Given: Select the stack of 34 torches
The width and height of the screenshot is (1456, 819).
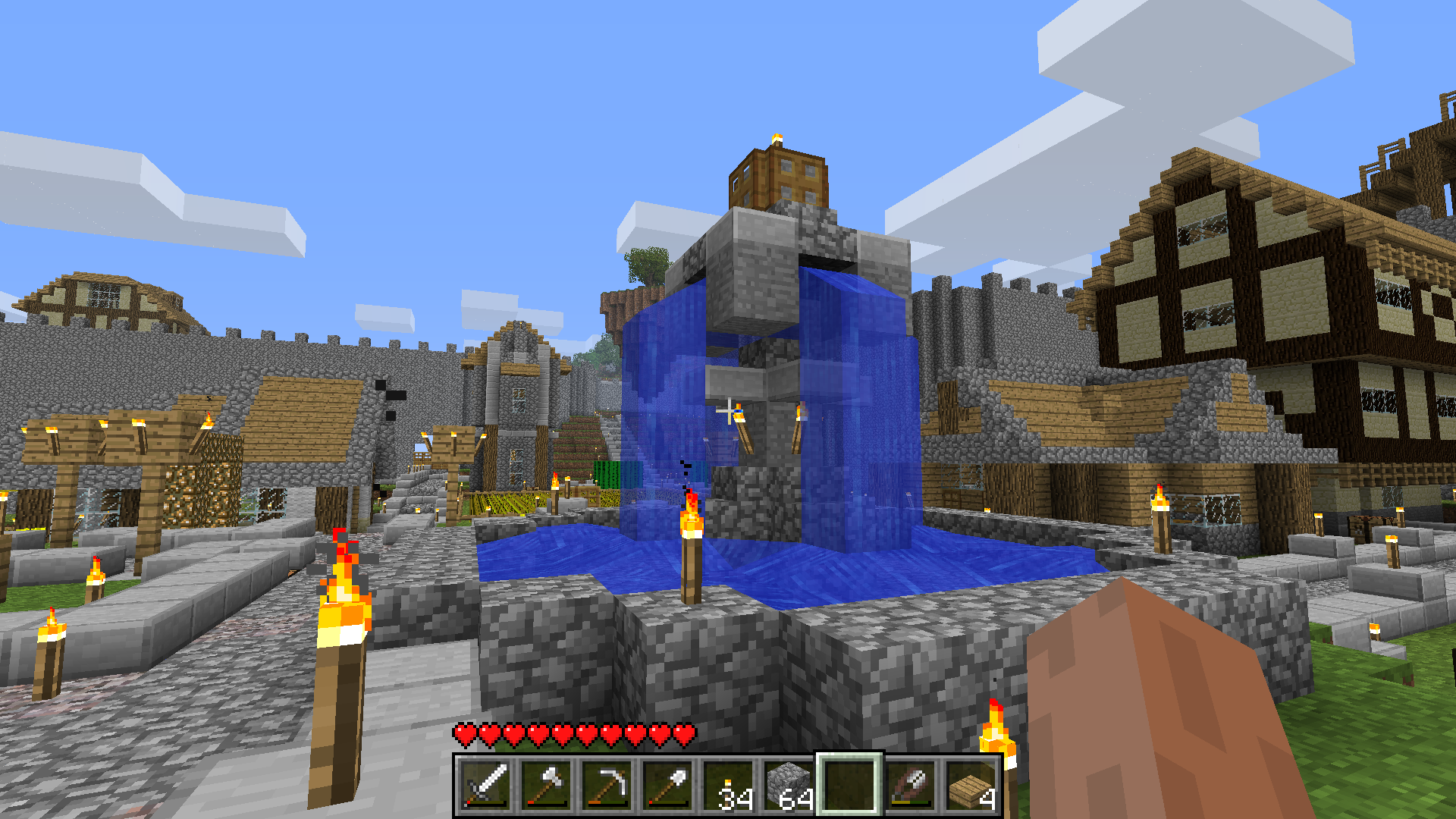Looking at the screenshot, I should click(728, 786).
